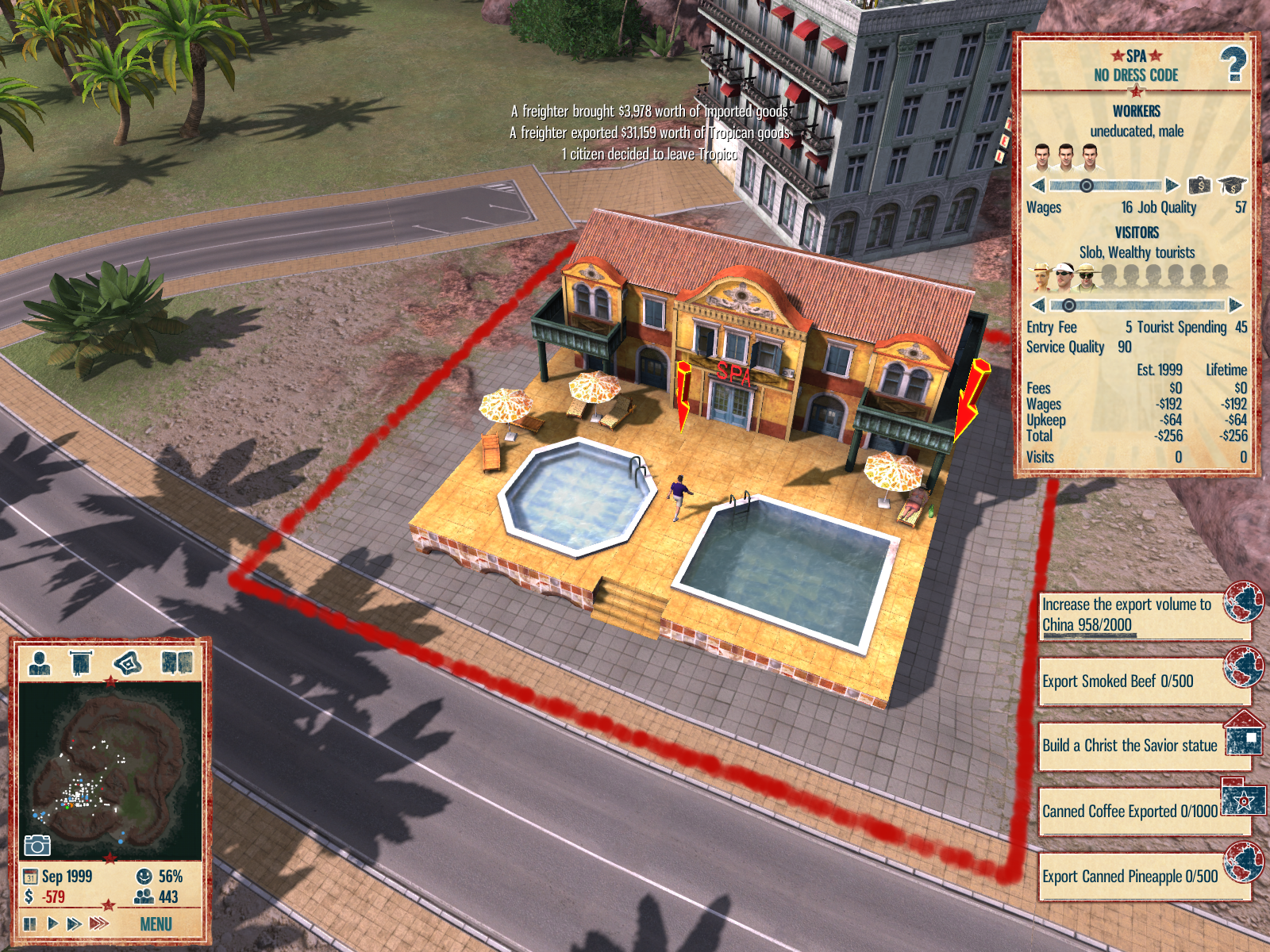Screen dimensions: 1270x952
Task: Click the wages slider handle
Action: pyautogui.click(x=1086, y=186)
